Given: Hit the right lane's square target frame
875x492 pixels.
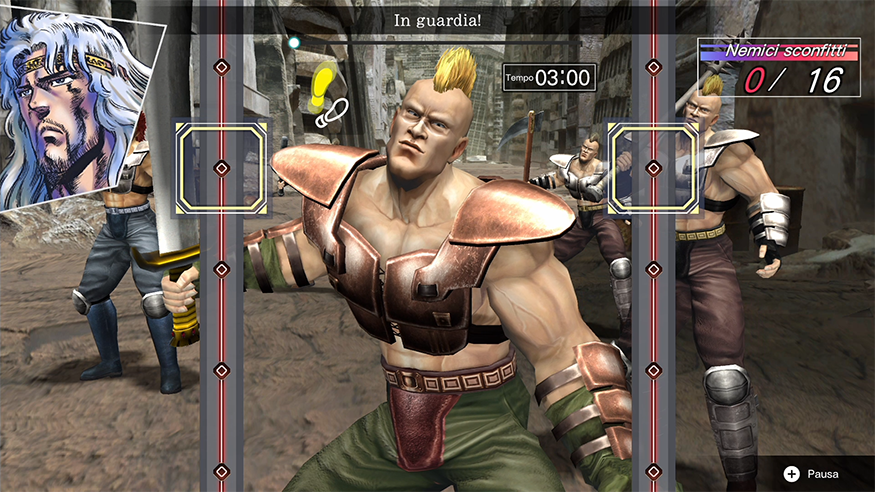Looking at the screenshot, I should (x=653, y=168).
